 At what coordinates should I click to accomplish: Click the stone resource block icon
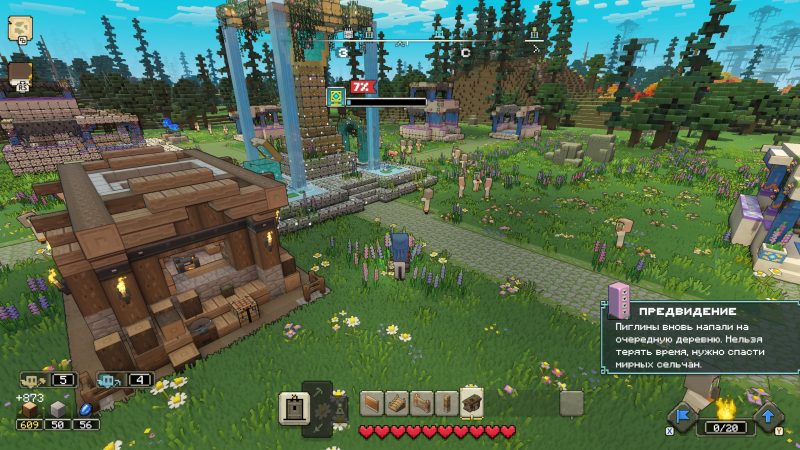point(58,409)
